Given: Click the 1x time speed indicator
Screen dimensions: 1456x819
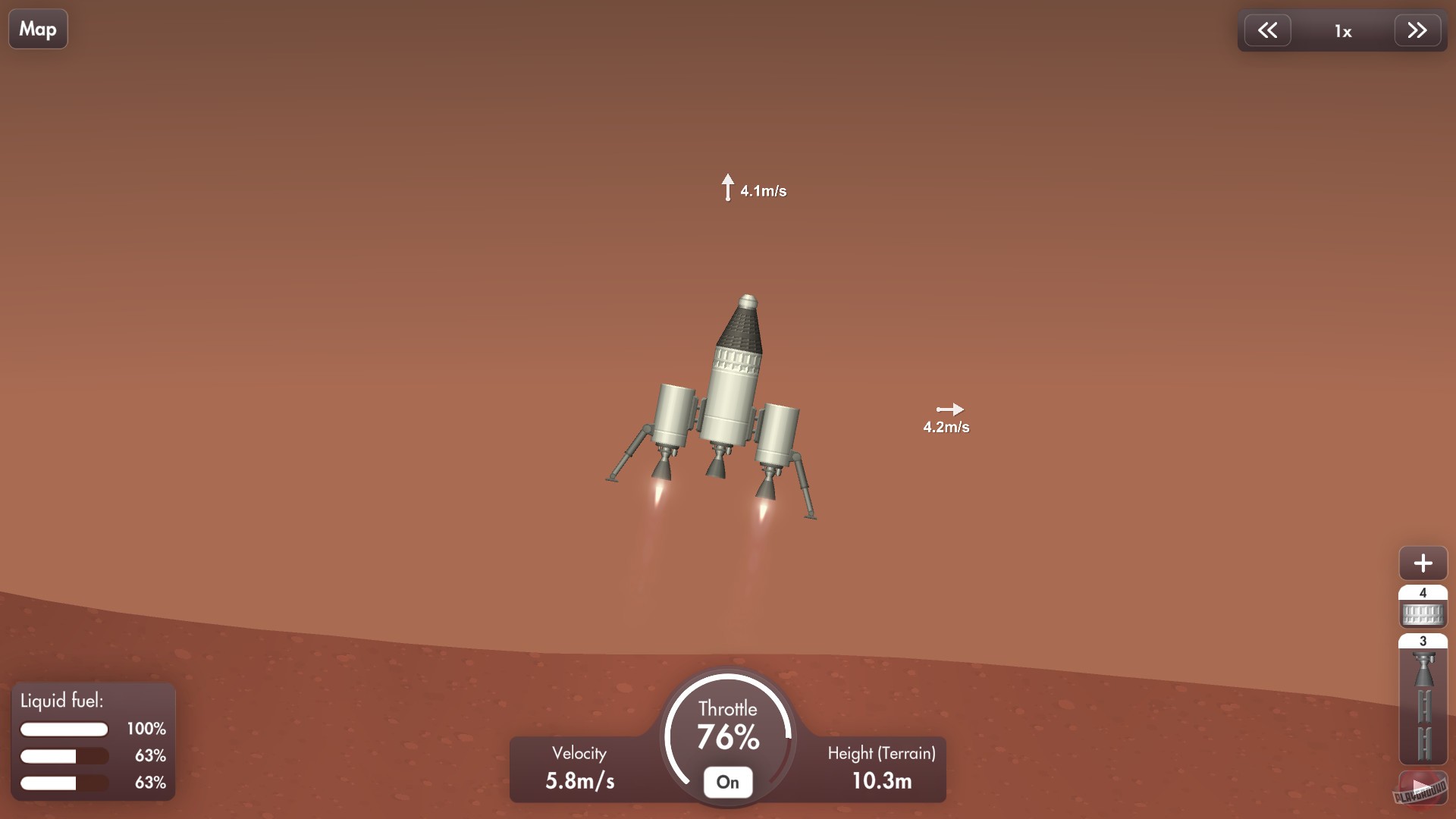Looking at the screenshot, I should [x=1343, y=31].
